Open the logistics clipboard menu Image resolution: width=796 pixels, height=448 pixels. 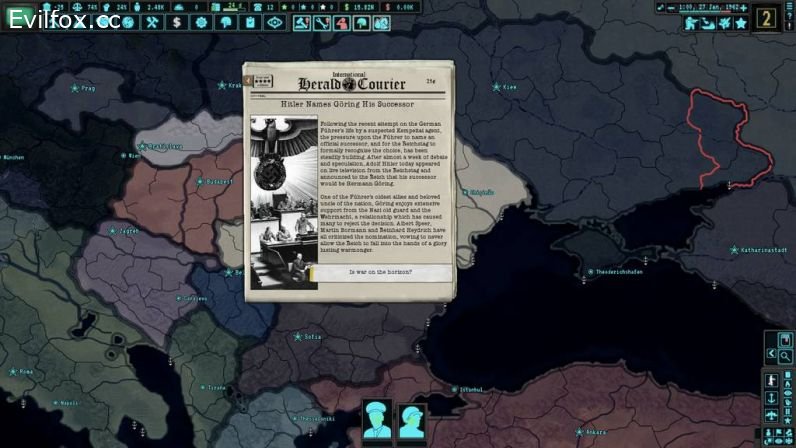click(x=248, y=22)
